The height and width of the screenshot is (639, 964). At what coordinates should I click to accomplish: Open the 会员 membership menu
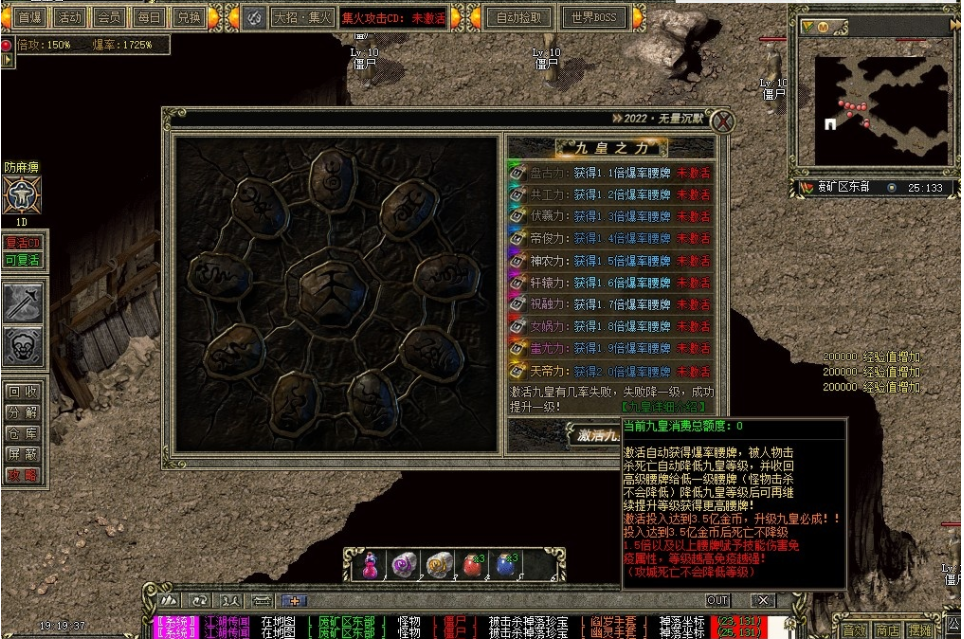pyautogui.click(x=109, y=17)
